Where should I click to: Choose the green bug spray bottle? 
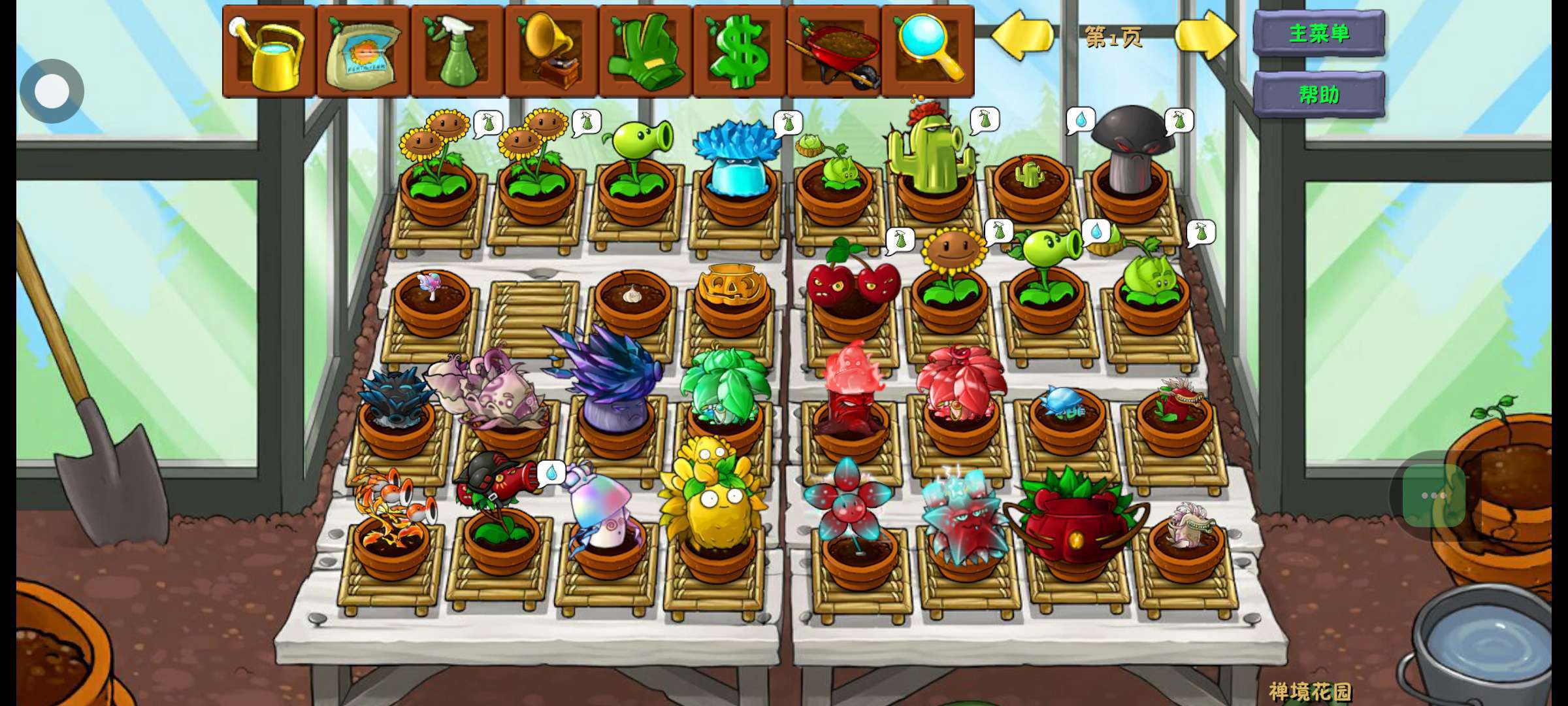tap(458, 52)
